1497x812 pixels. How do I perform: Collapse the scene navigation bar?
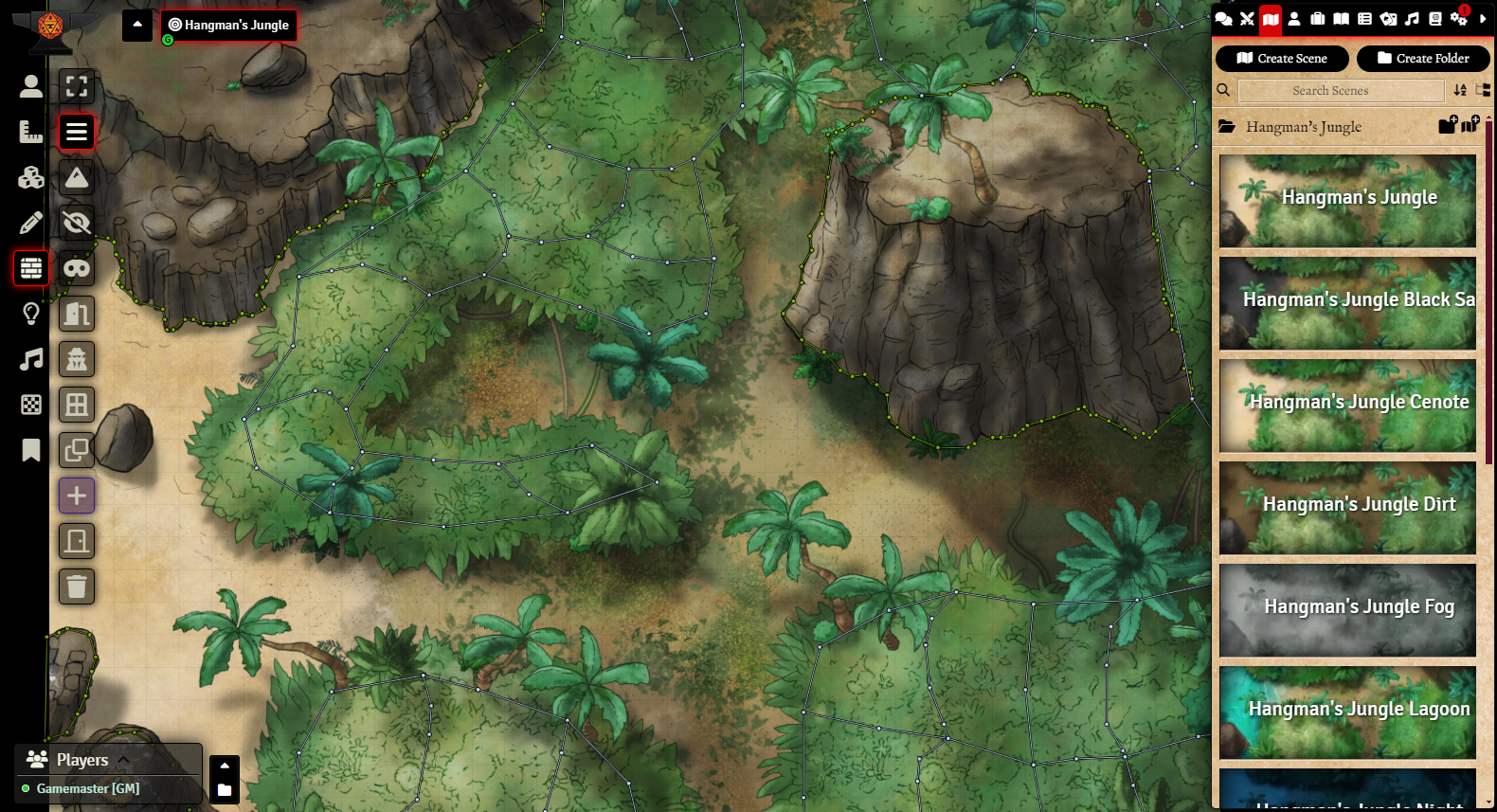pos(137,25)
